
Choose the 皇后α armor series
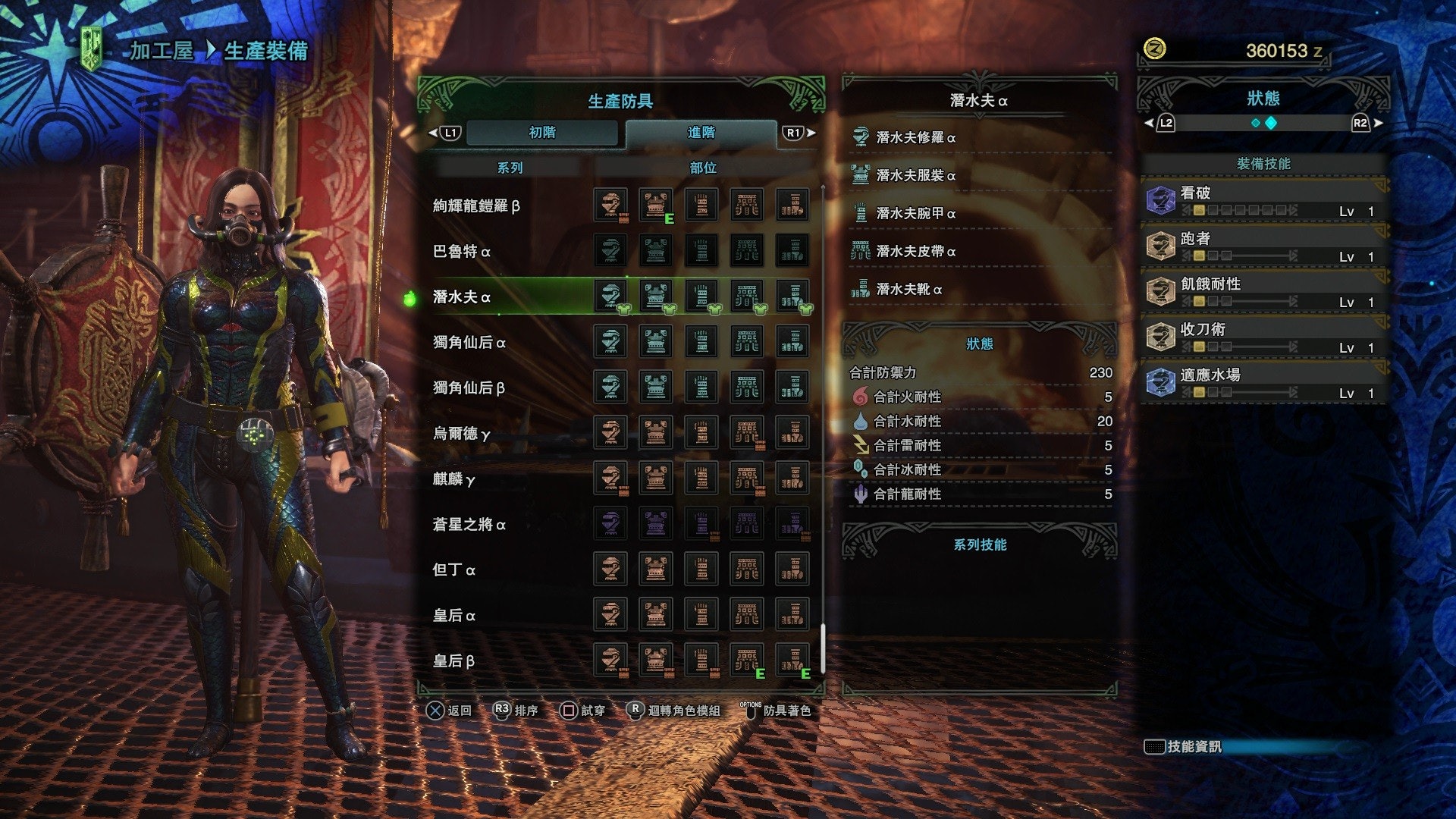coord(453,615)
